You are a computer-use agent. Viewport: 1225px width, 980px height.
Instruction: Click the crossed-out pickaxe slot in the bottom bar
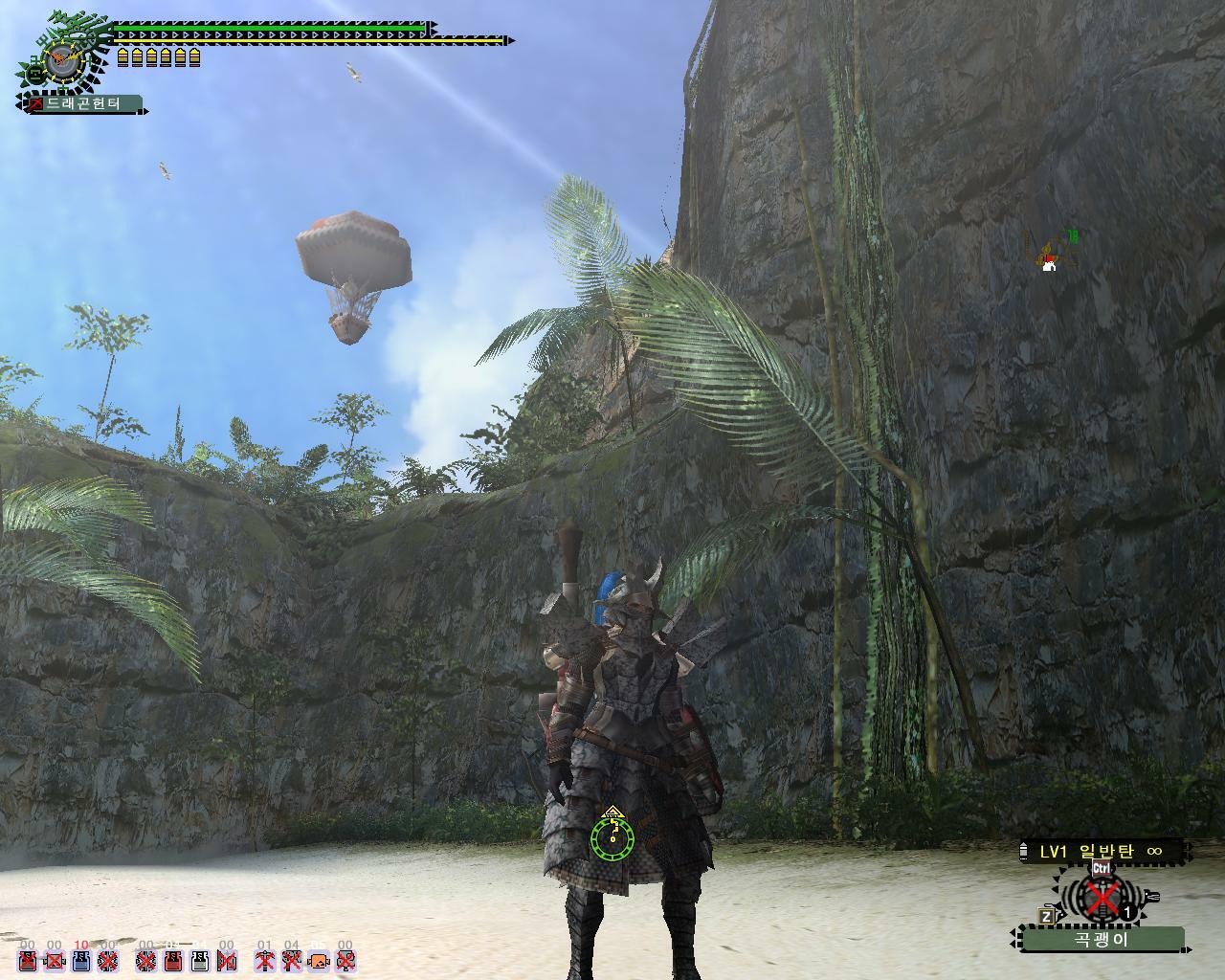pos(265,961)
